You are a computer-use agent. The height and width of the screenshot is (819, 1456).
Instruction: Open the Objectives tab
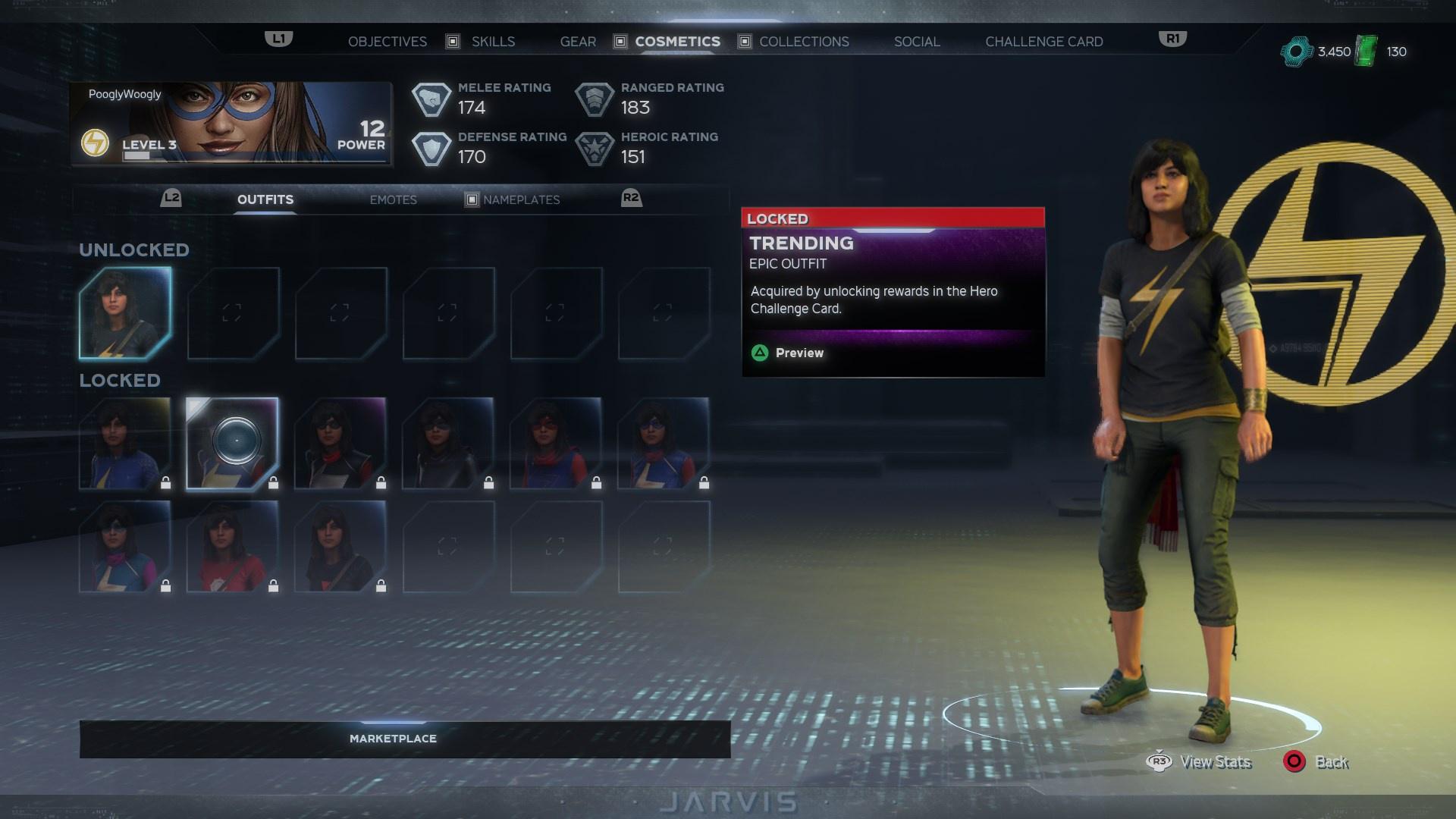387,42
